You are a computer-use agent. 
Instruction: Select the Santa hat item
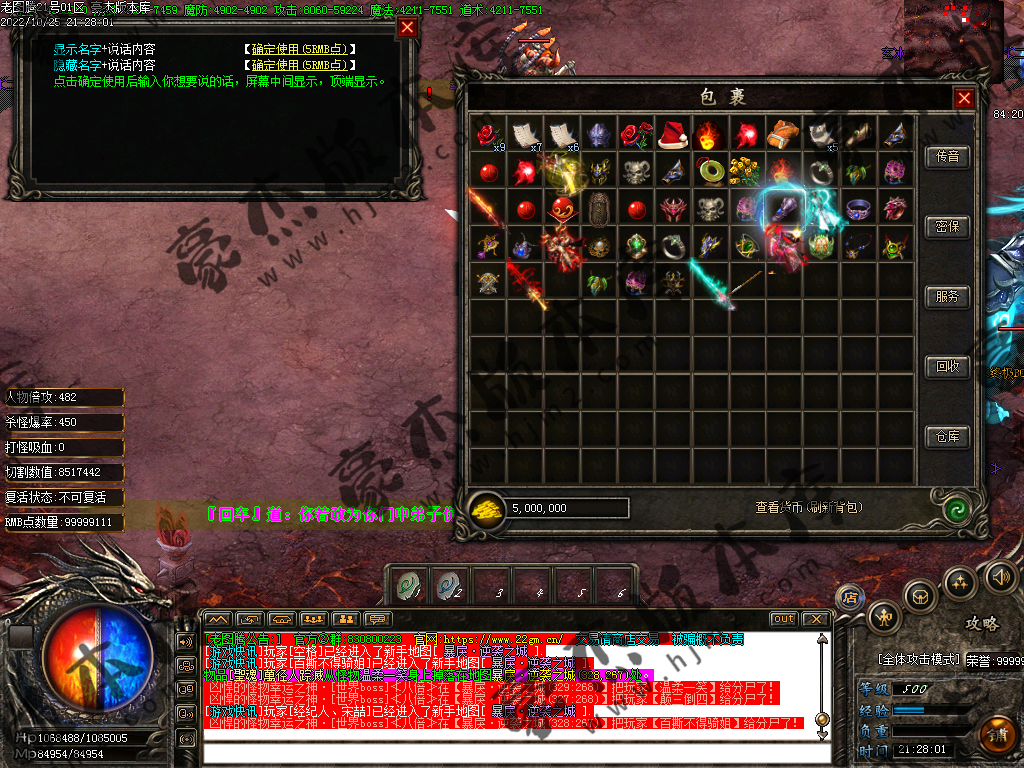(670, 135)
